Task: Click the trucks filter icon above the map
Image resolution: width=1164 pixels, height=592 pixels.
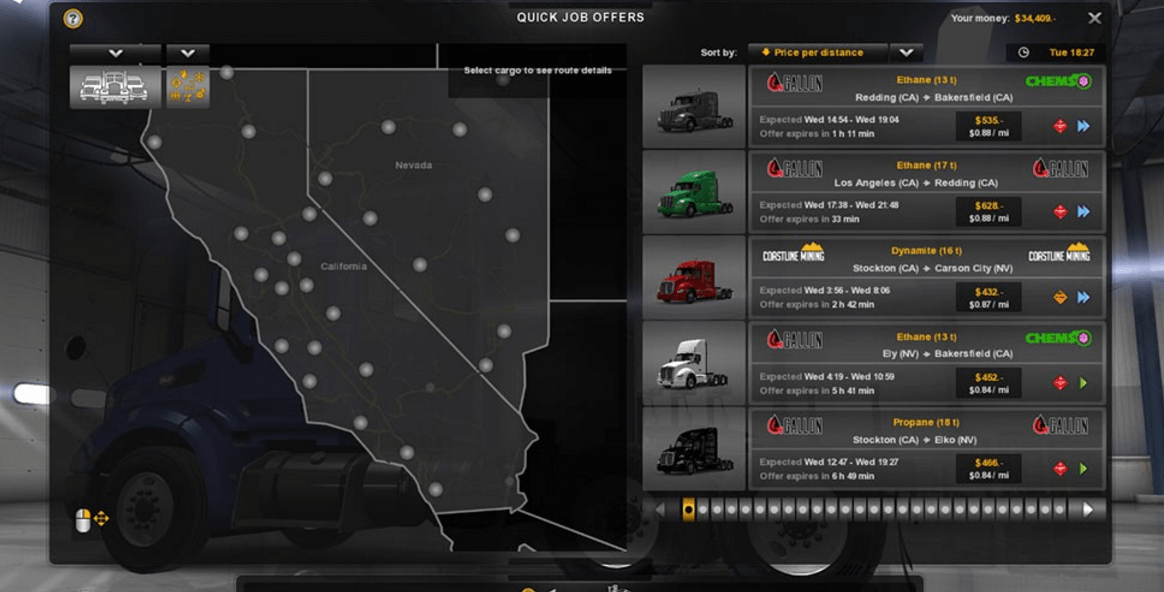Action: pyautogui.click(x=114, y=87)
